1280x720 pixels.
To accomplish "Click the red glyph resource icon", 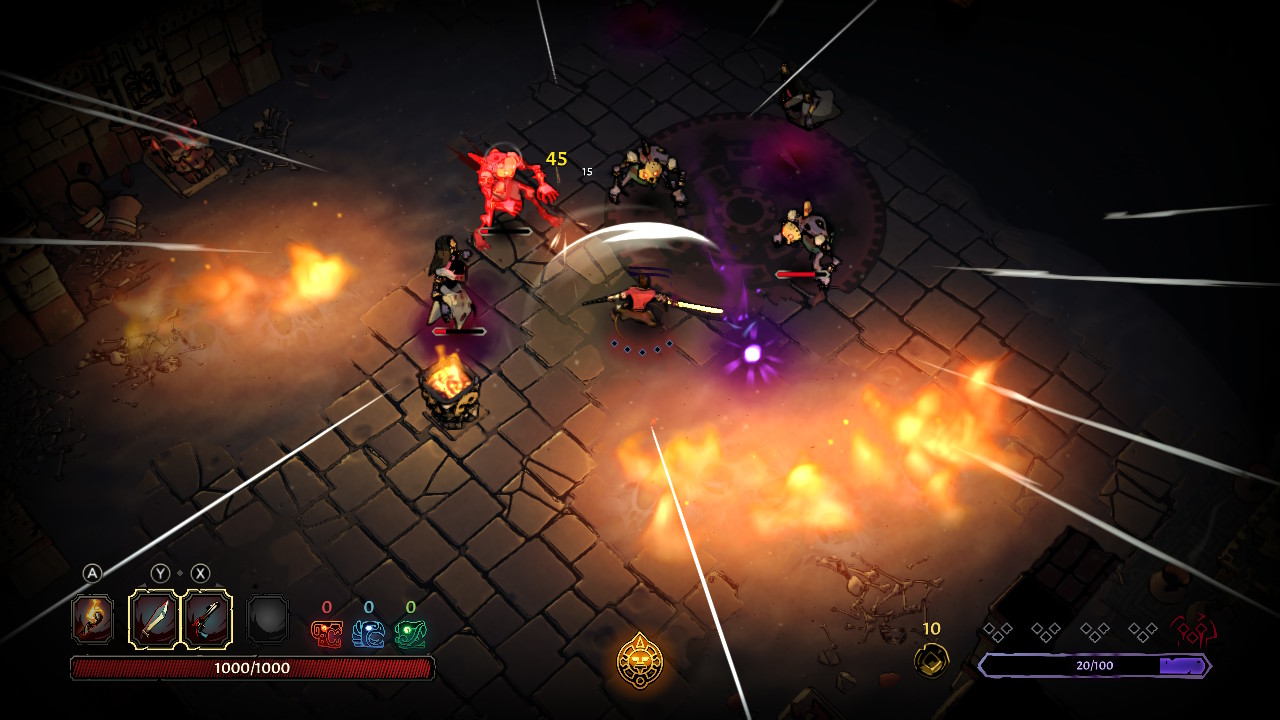I will 327,633.
